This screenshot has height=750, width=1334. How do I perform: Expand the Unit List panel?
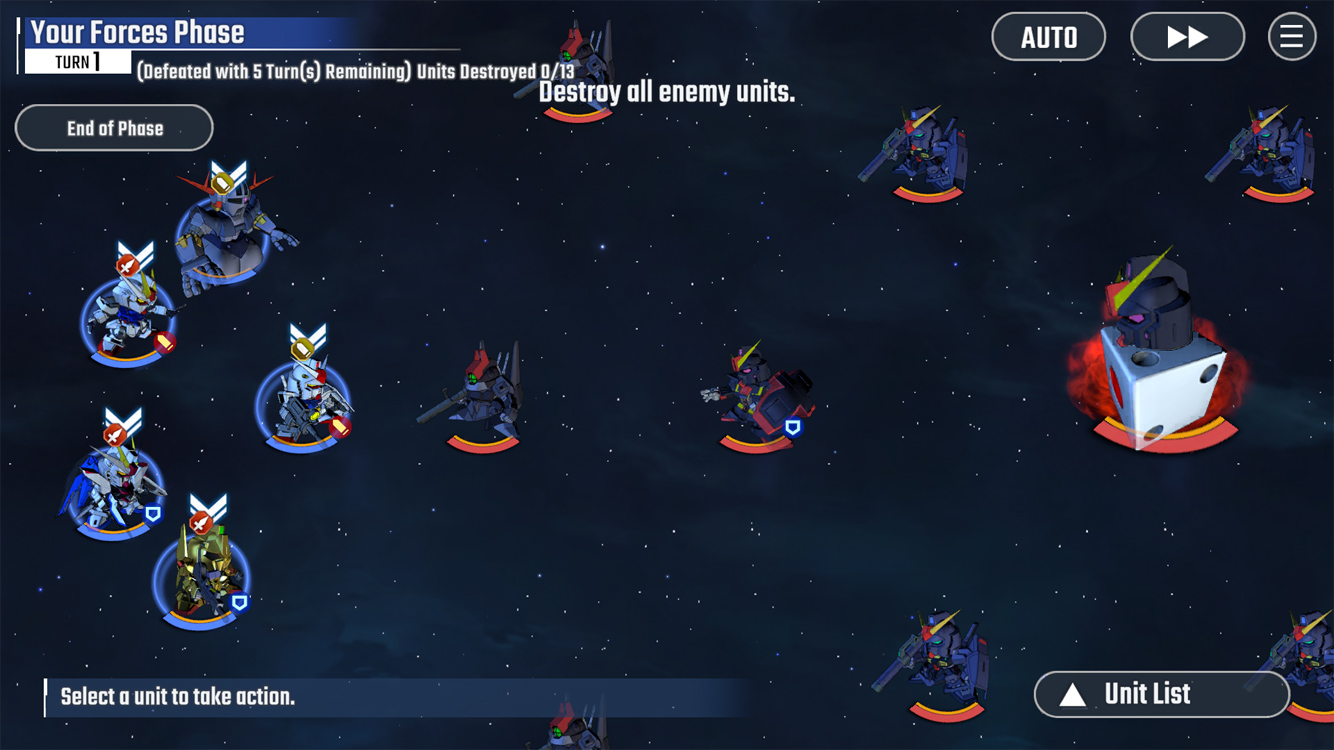coord(1161,694)
